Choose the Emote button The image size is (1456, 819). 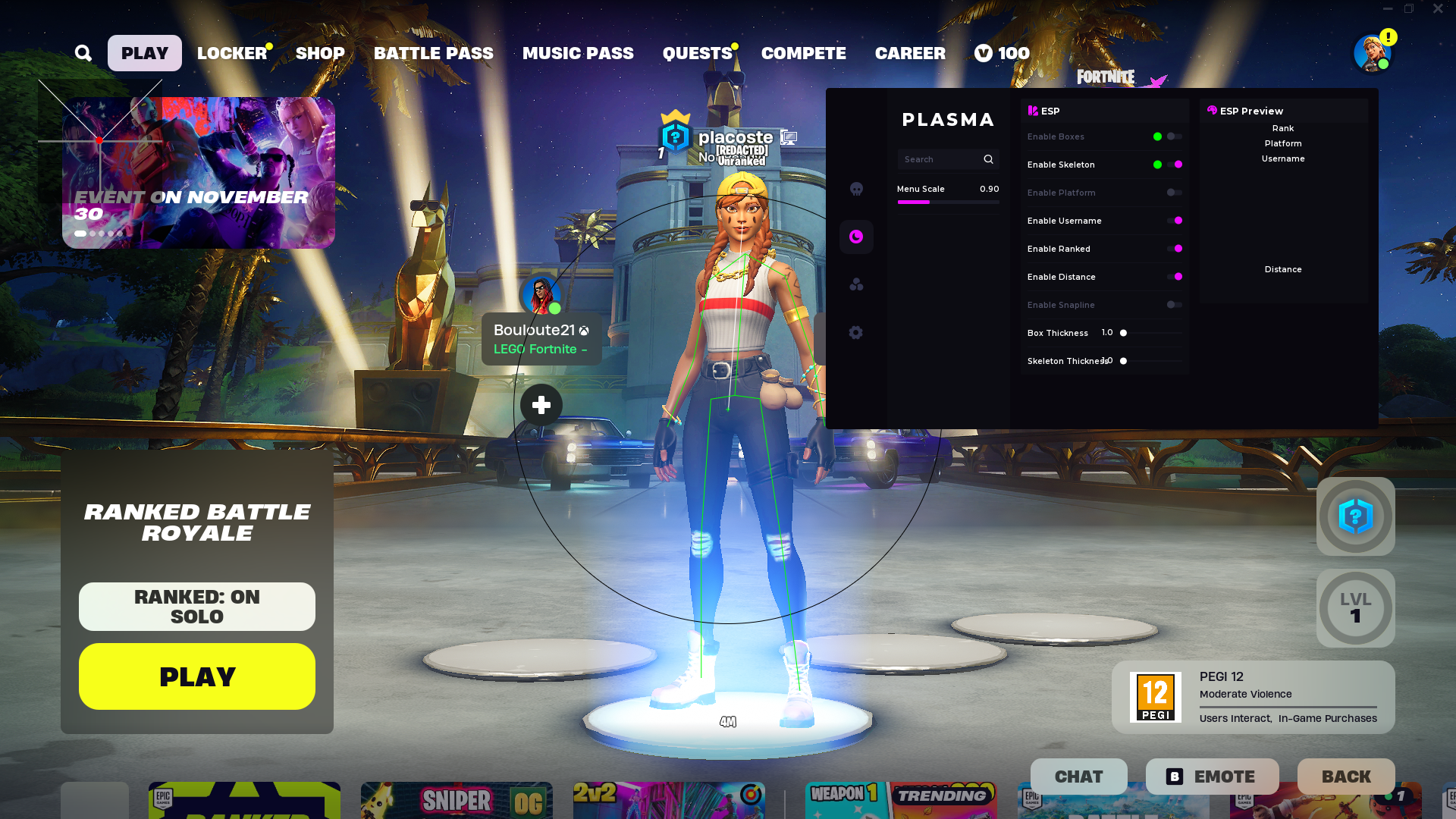[x=1212, y=777]
